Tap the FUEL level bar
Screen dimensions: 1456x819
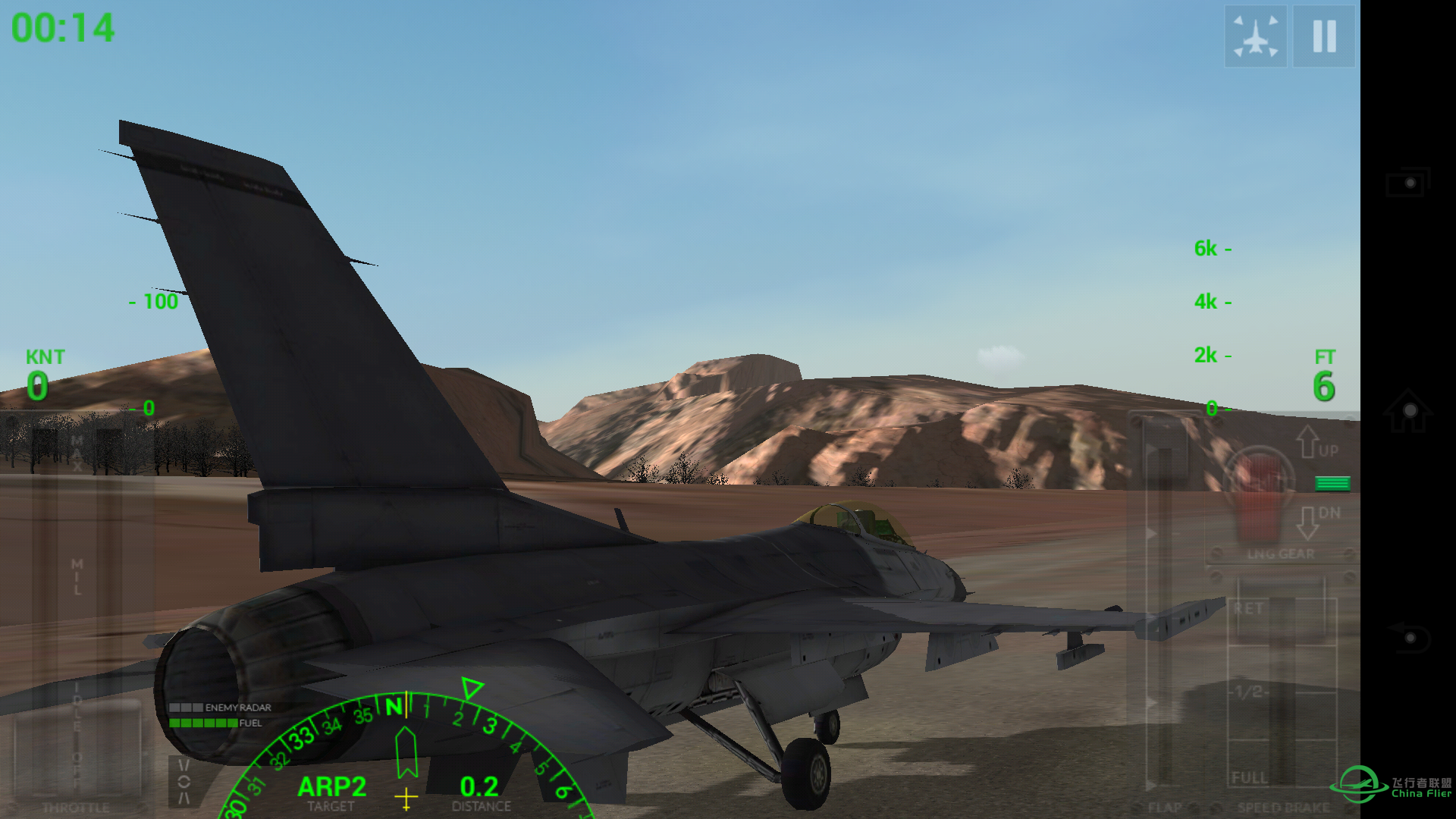202,723
